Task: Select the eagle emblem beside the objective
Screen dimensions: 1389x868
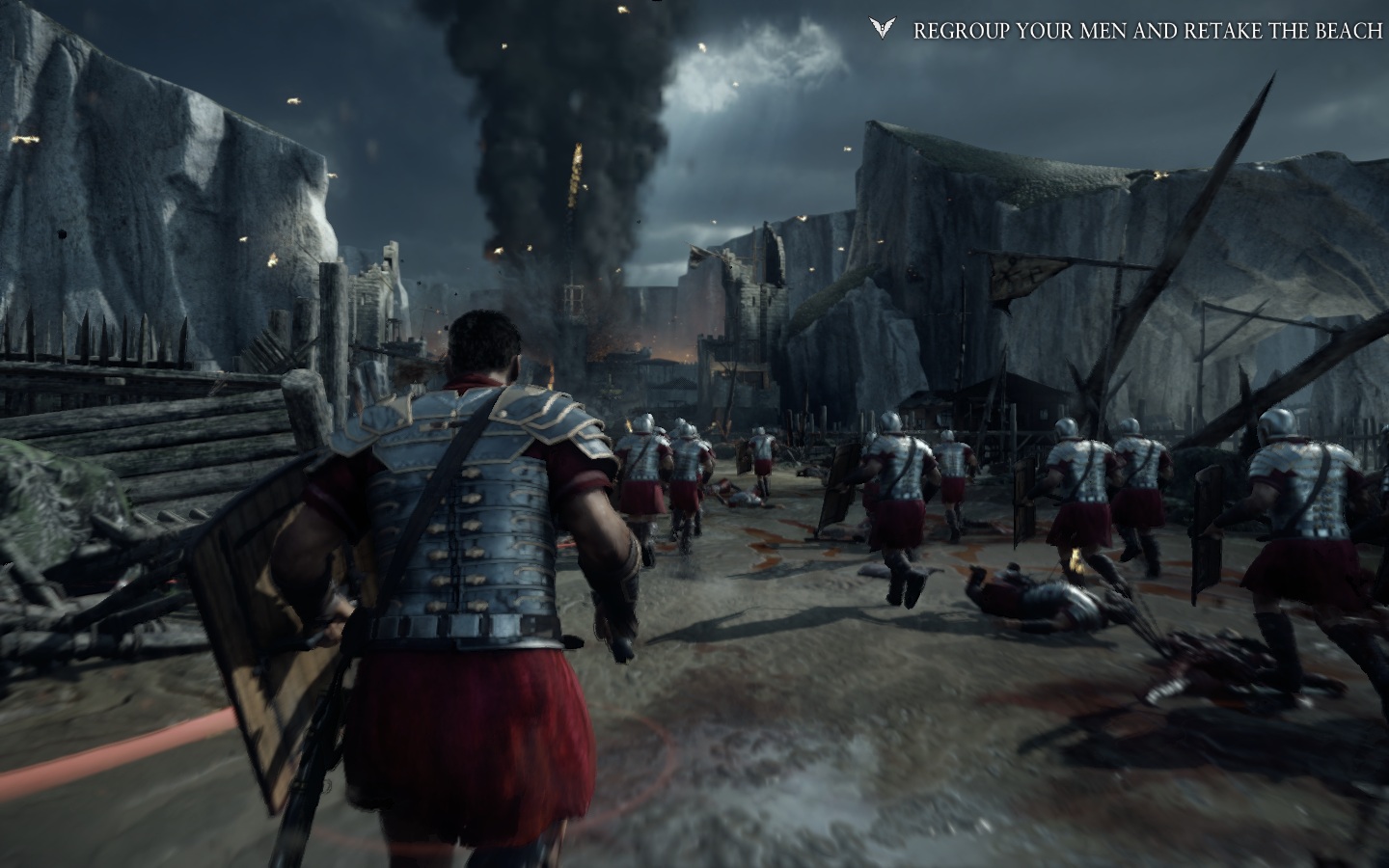Action: coord(882,29)
